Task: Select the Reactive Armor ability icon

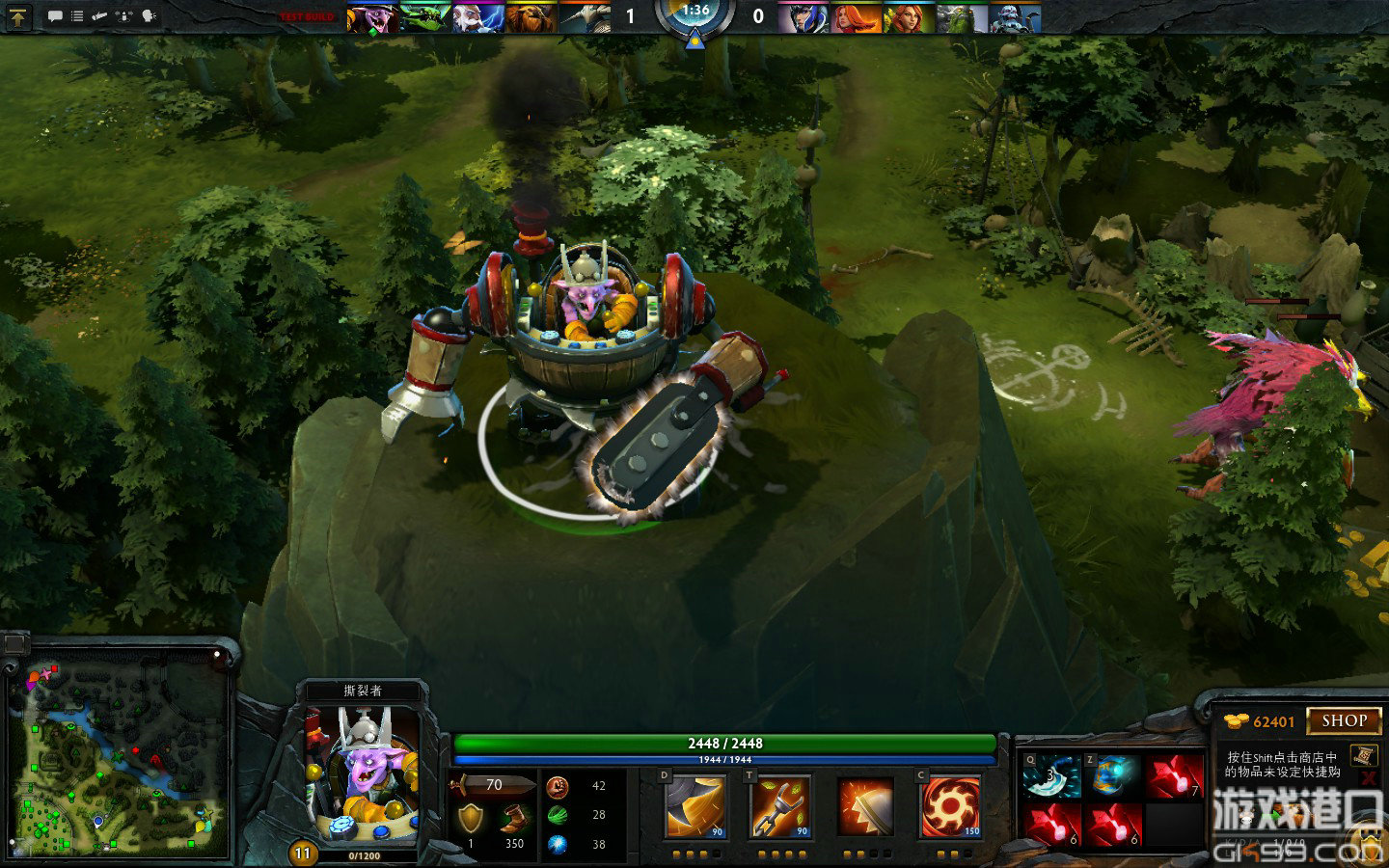Action: pos(864,807)
